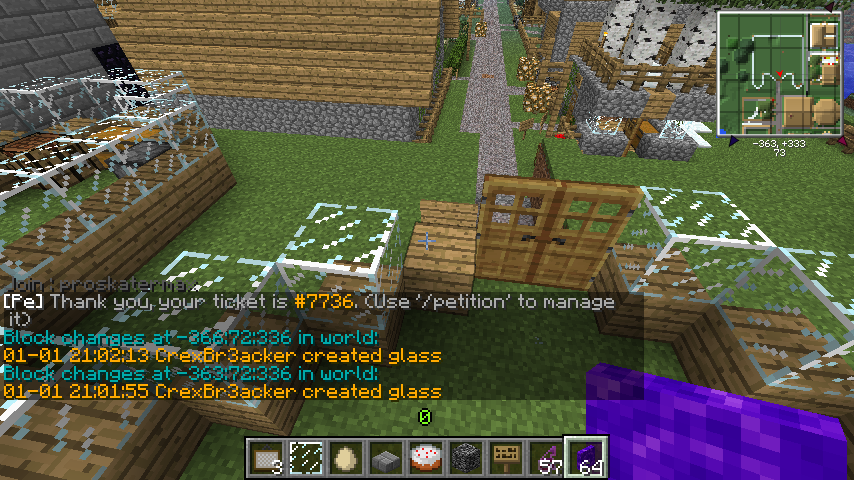
Task: Select the painting stack in the hotbar
Action: 266,459
